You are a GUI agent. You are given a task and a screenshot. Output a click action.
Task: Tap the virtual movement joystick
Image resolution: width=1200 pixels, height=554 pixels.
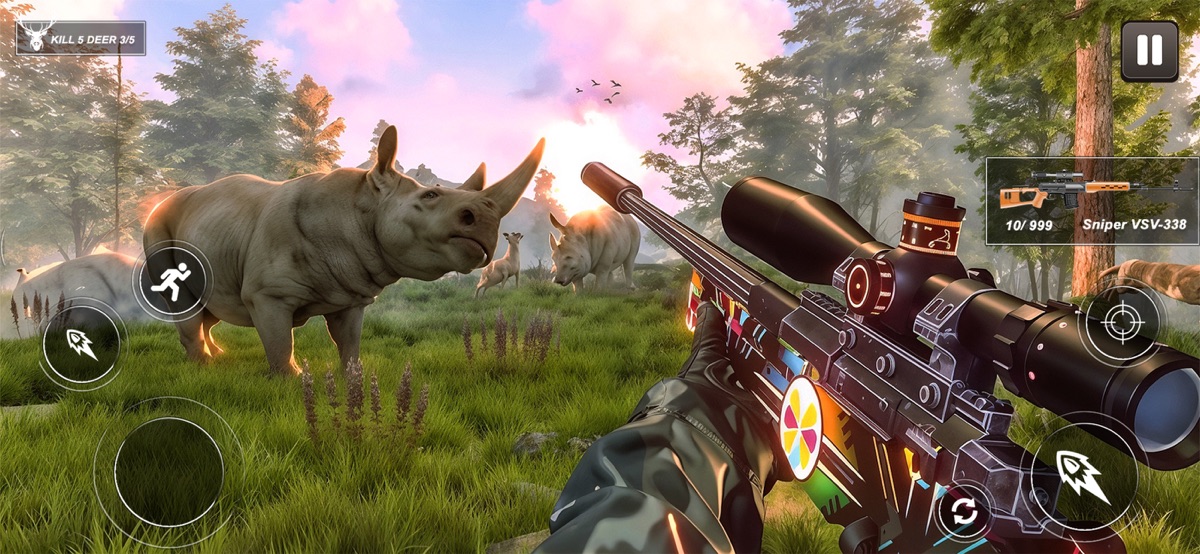click(168, 471)
